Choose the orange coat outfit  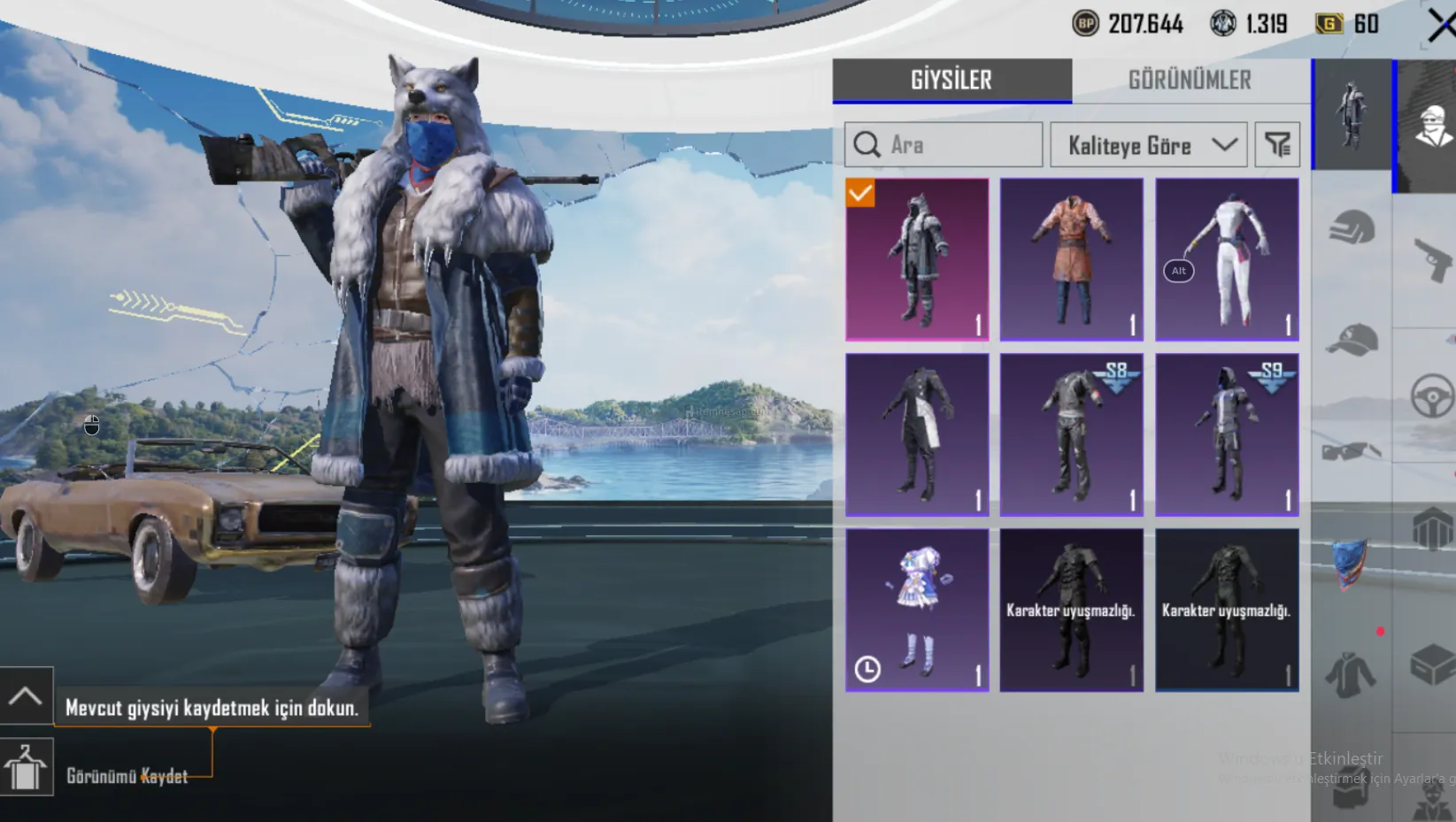pyautogui.click(x=1071, y=259)
